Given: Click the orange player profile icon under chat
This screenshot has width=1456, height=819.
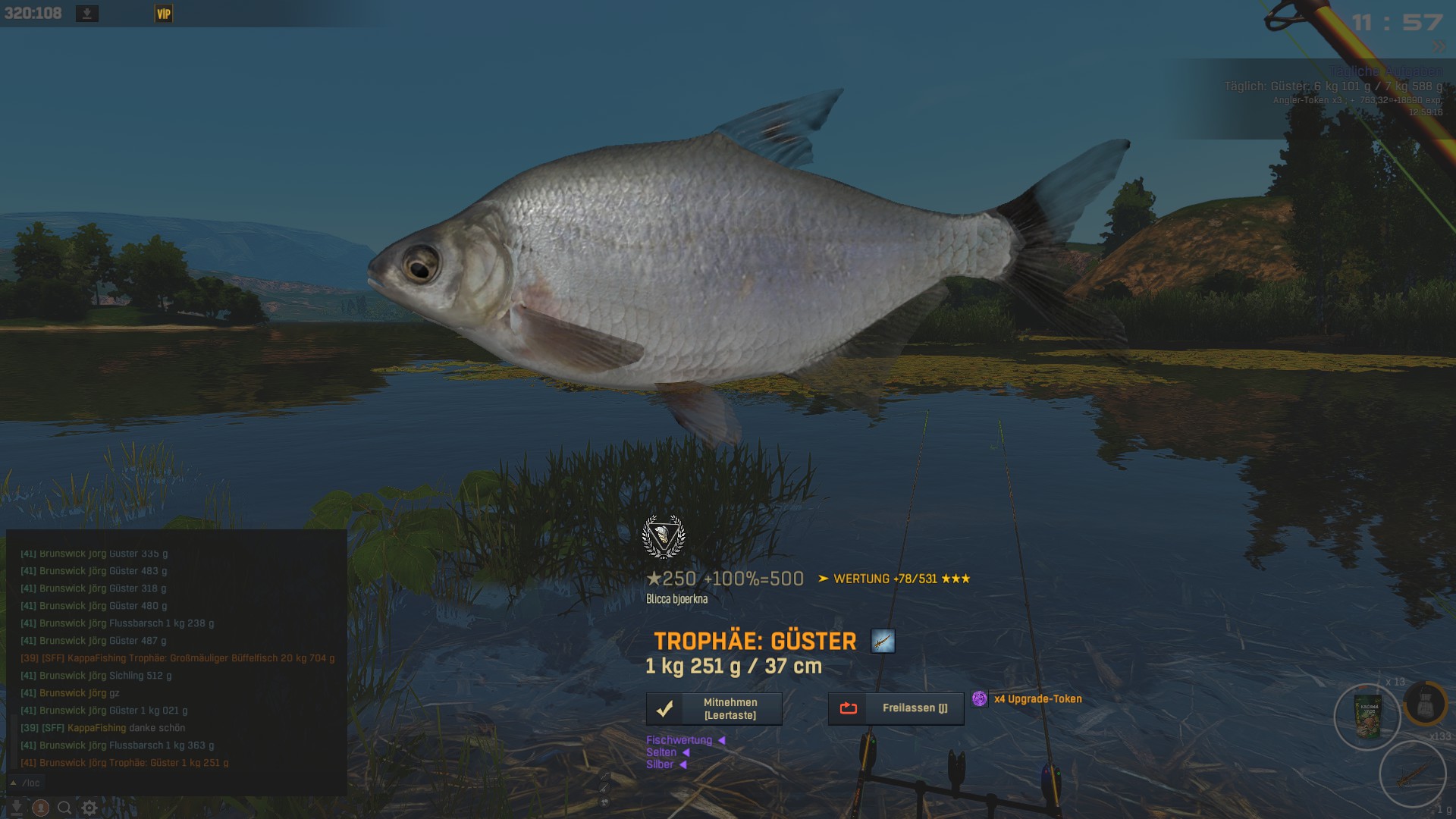Looking at the screenshot, I should (x=41, y=808).
